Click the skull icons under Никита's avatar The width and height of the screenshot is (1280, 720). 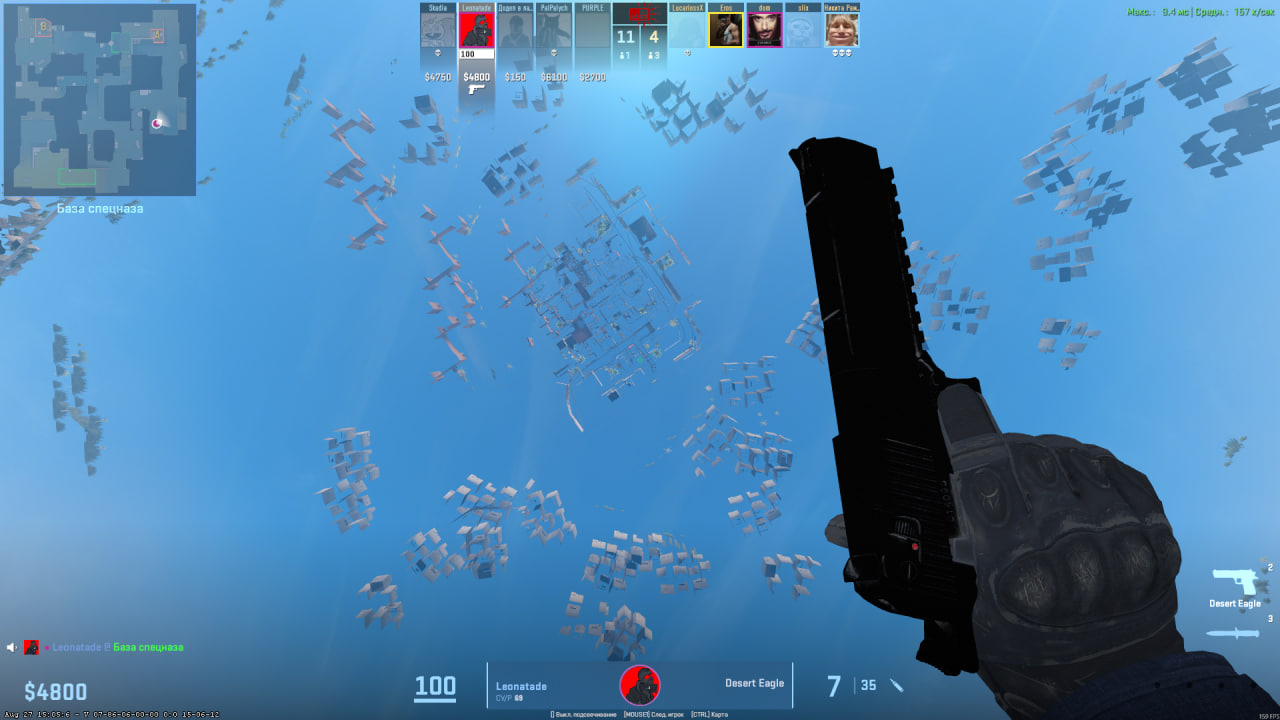point(842,53)
